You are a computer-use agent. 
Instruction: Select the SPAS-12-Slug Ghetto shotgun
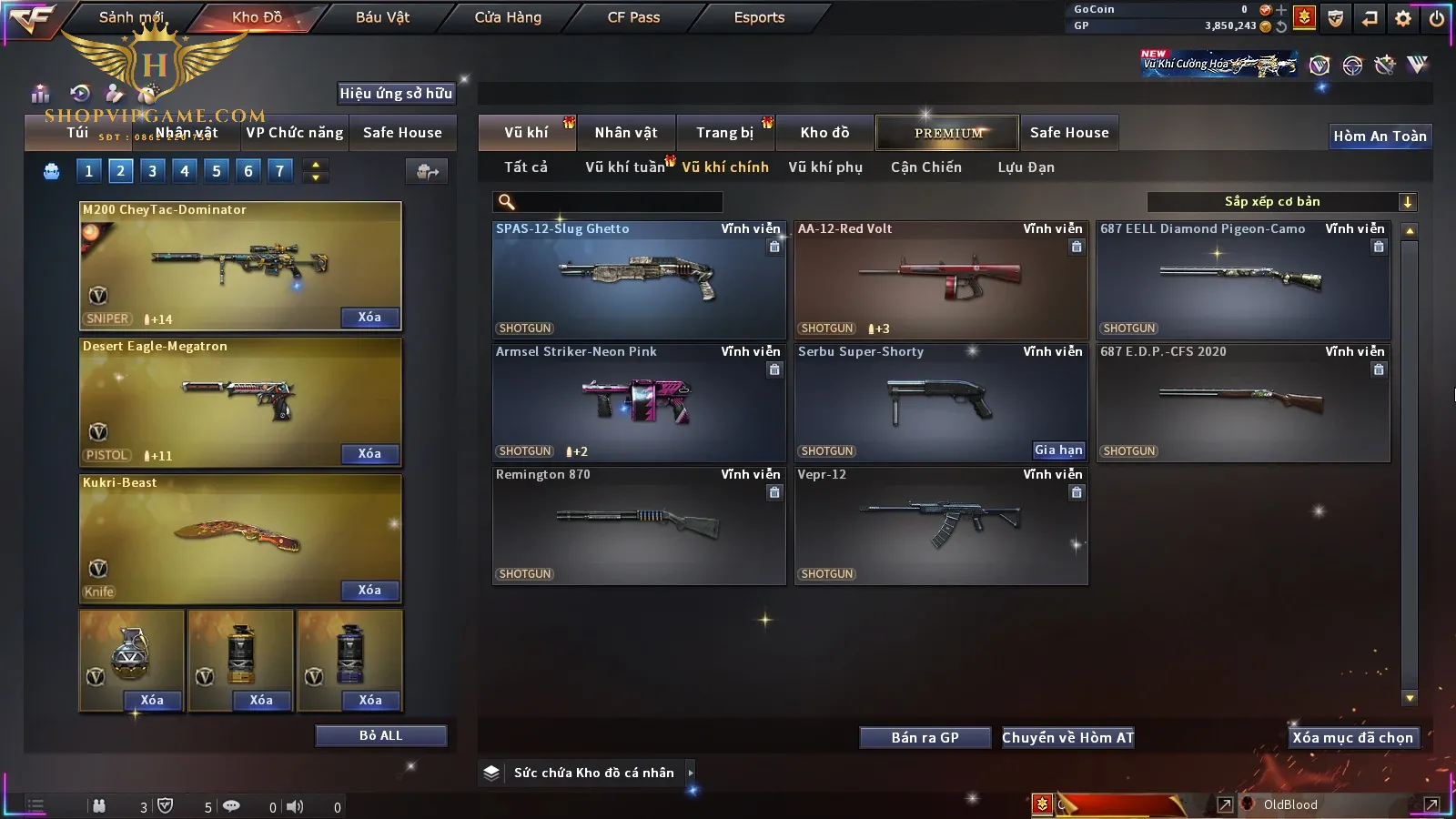639,279
